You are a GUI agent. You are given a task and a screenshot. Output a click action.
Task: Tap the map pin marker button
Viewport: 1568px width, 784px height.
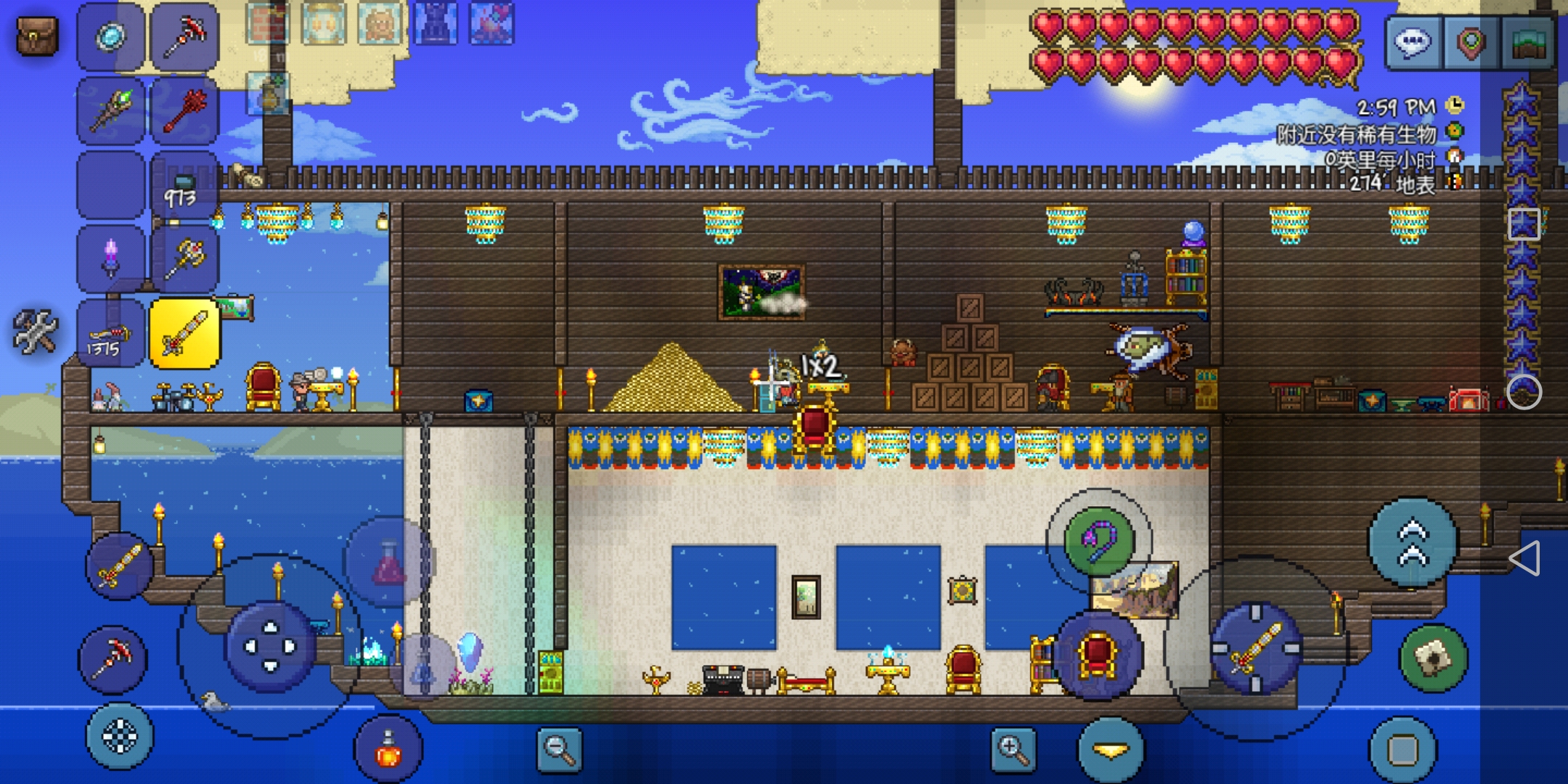pyautogui.click(x=1470, y=43)
